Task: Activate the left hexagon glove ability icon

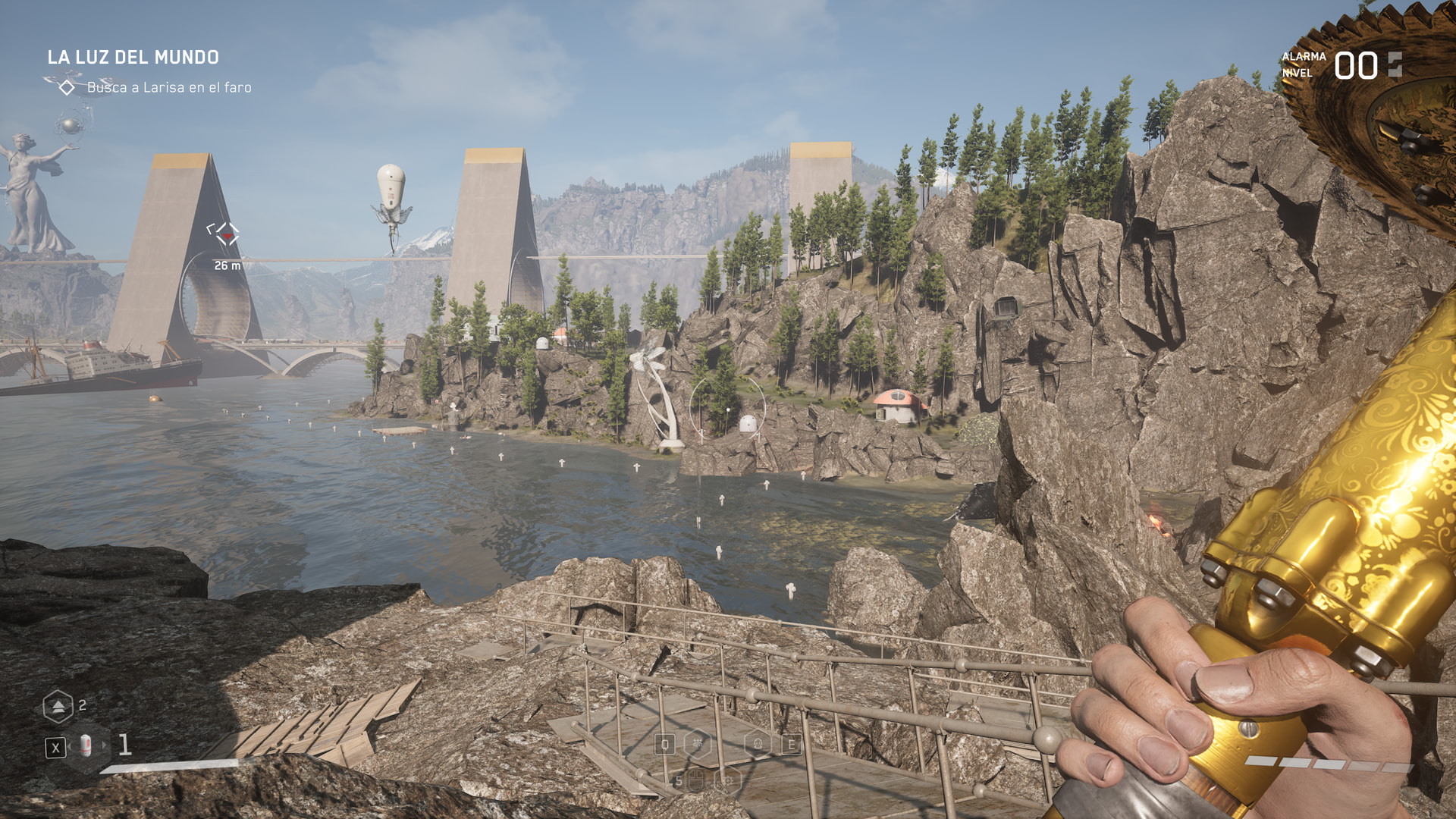Action: (697, 744)
